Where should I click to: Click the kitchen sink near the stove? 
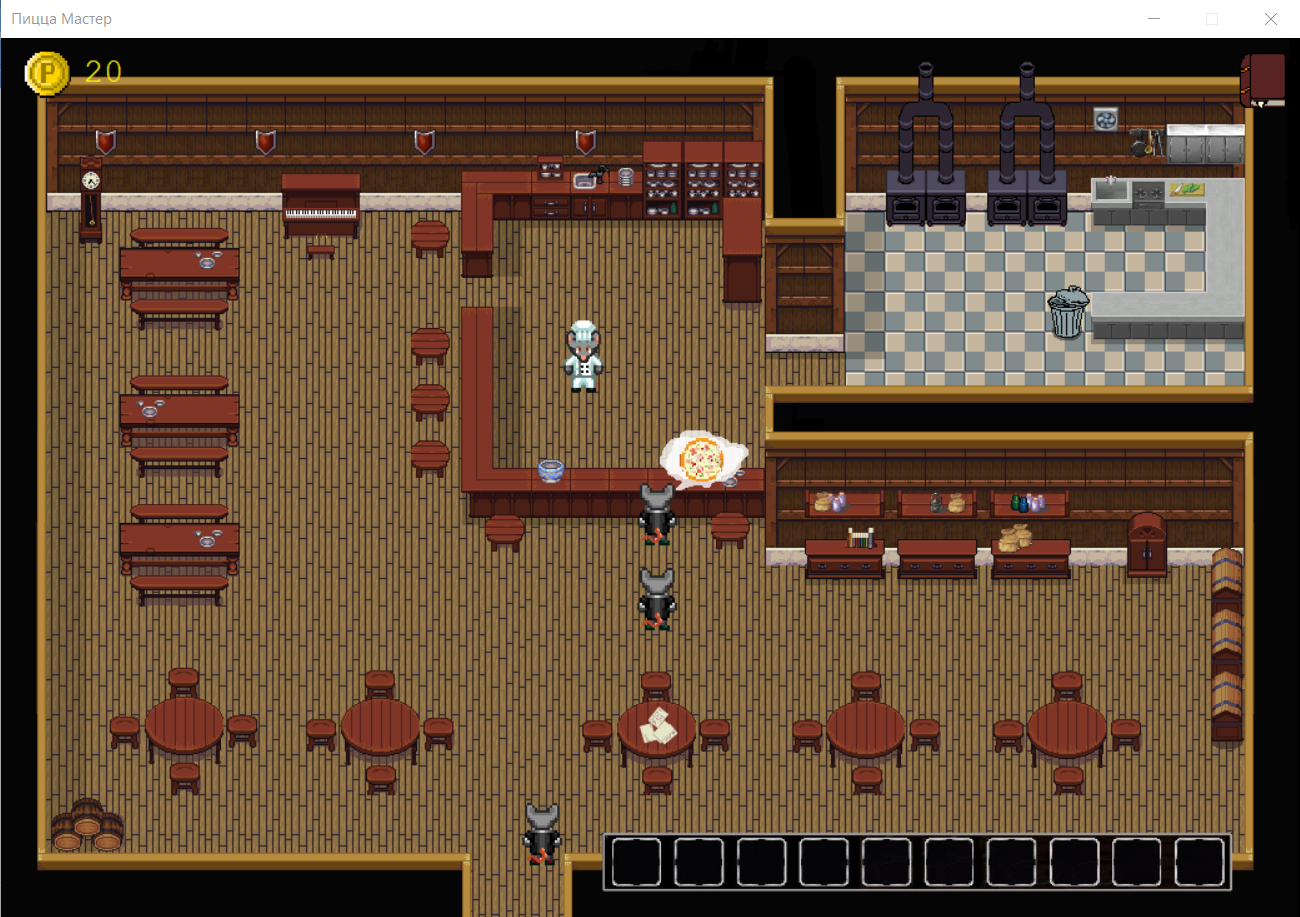1110,188
